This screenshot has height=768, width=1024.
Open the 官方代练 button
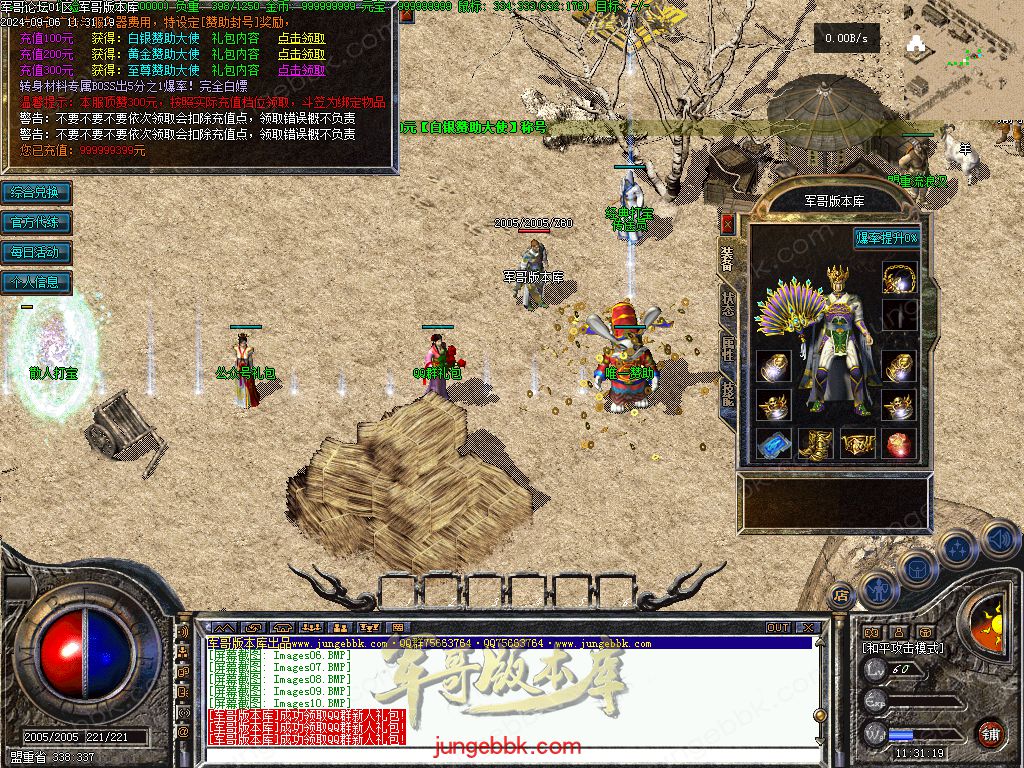click(x=36, y=222)
